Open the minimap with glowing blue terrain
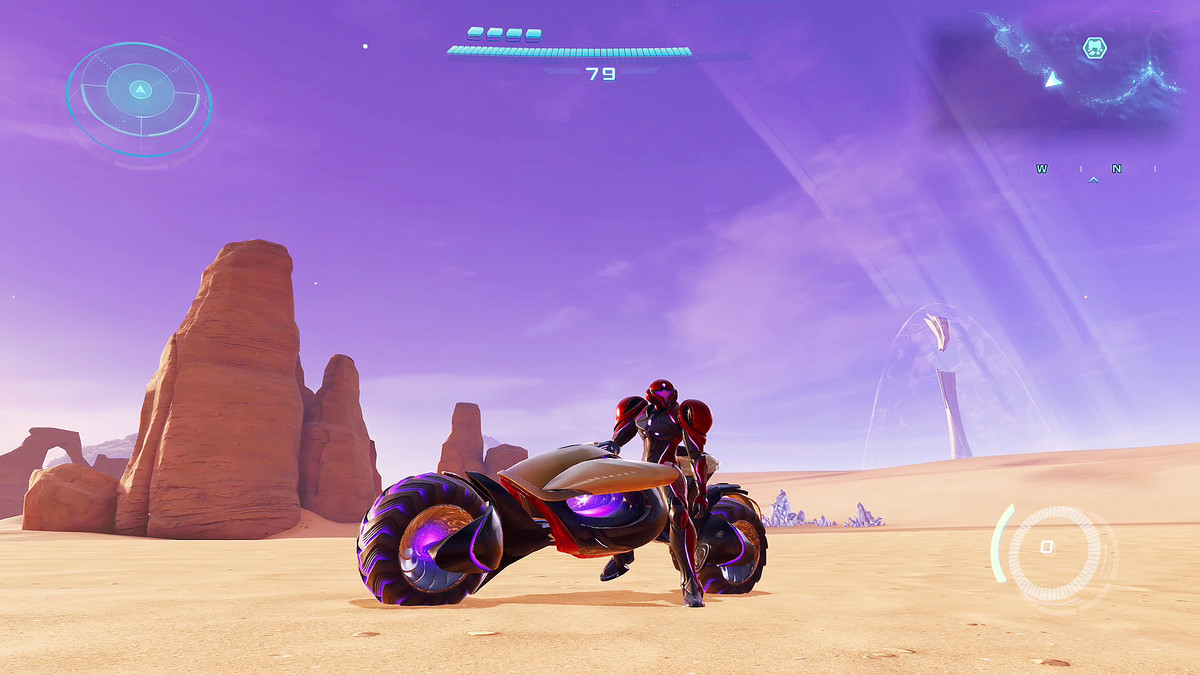The image size is (1200, 675). [x=1060, y=70]
